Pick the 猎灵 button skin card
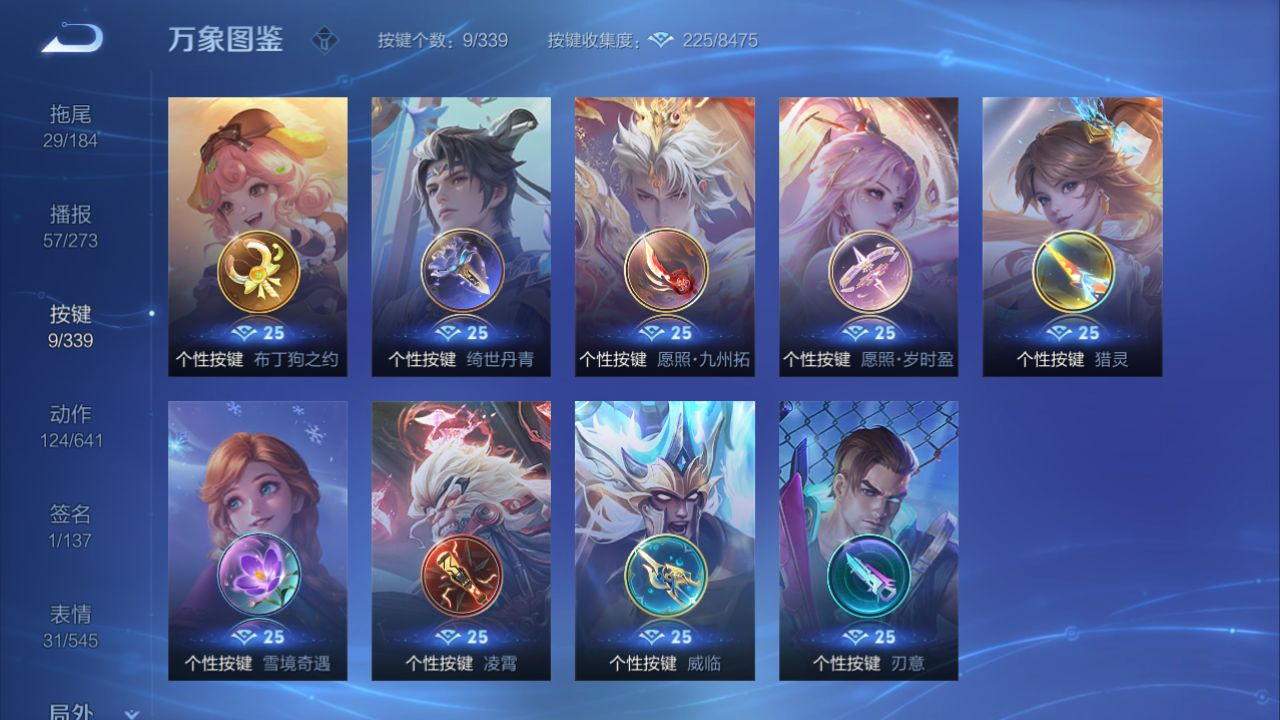This screenshot has height=720, width=1280. tap(1072, 237)
